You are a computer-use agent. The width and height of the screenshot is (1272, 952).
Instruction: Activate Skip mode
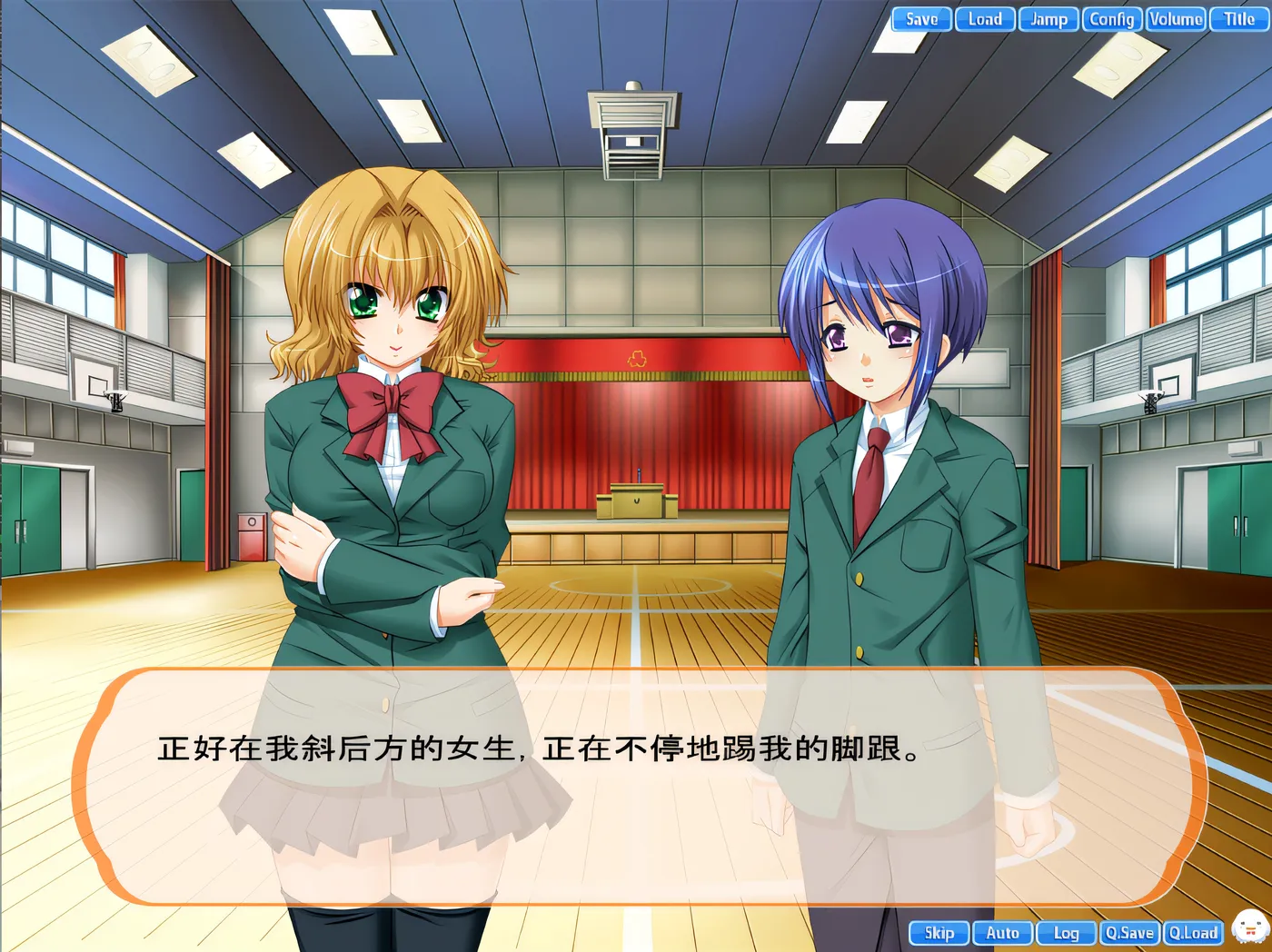click(939, 933)
